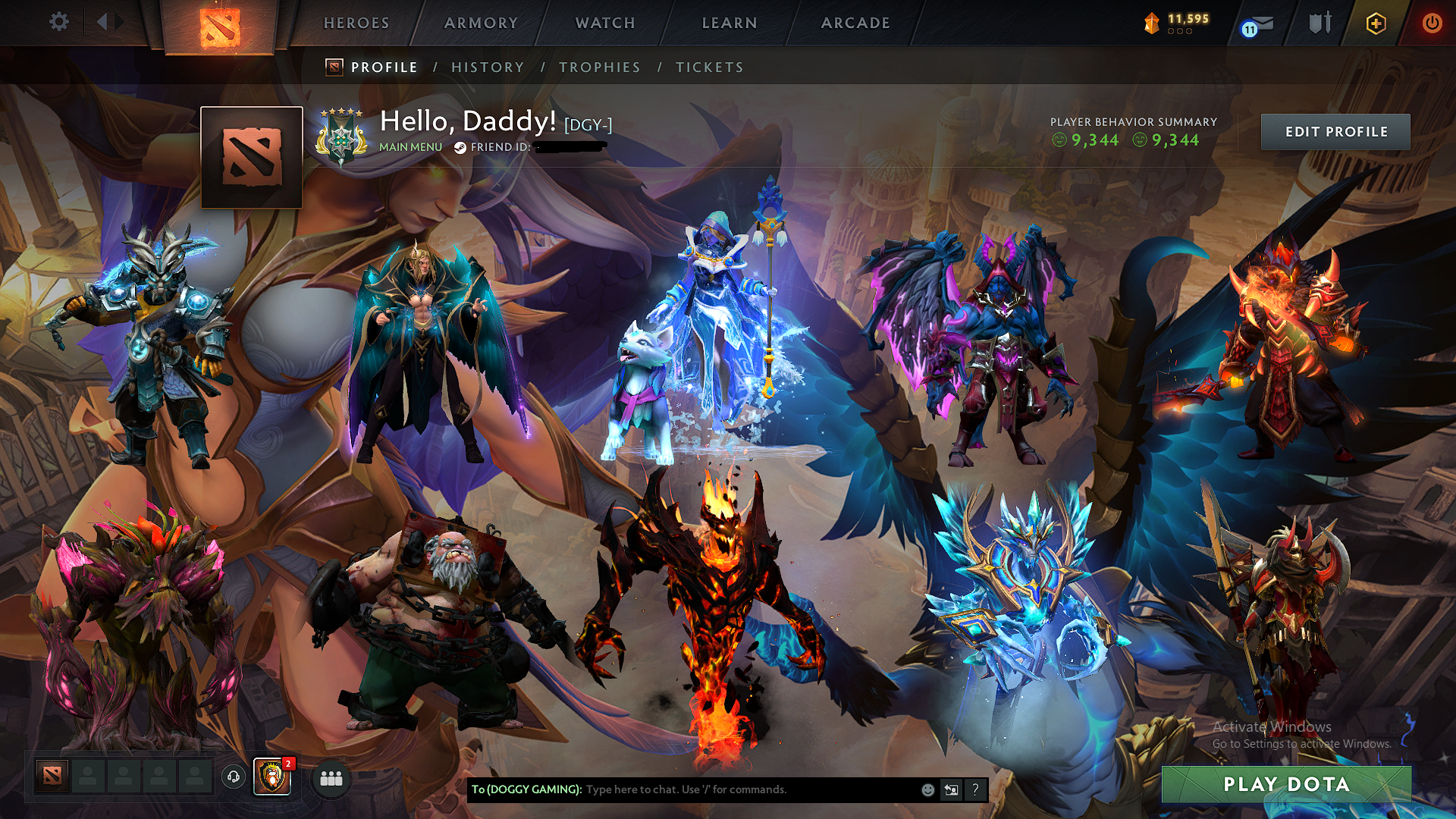Toggle voice chat with the headset icon
This screenshot has height=819, width=1456.
(233, 778)
